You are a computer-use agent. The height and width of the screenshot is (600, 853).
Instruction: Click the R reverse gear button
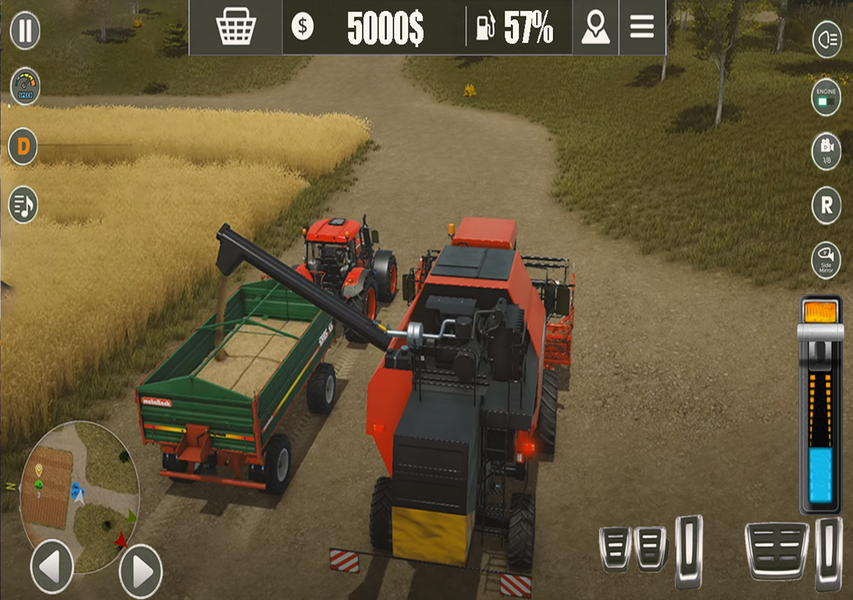click(826, 206)
